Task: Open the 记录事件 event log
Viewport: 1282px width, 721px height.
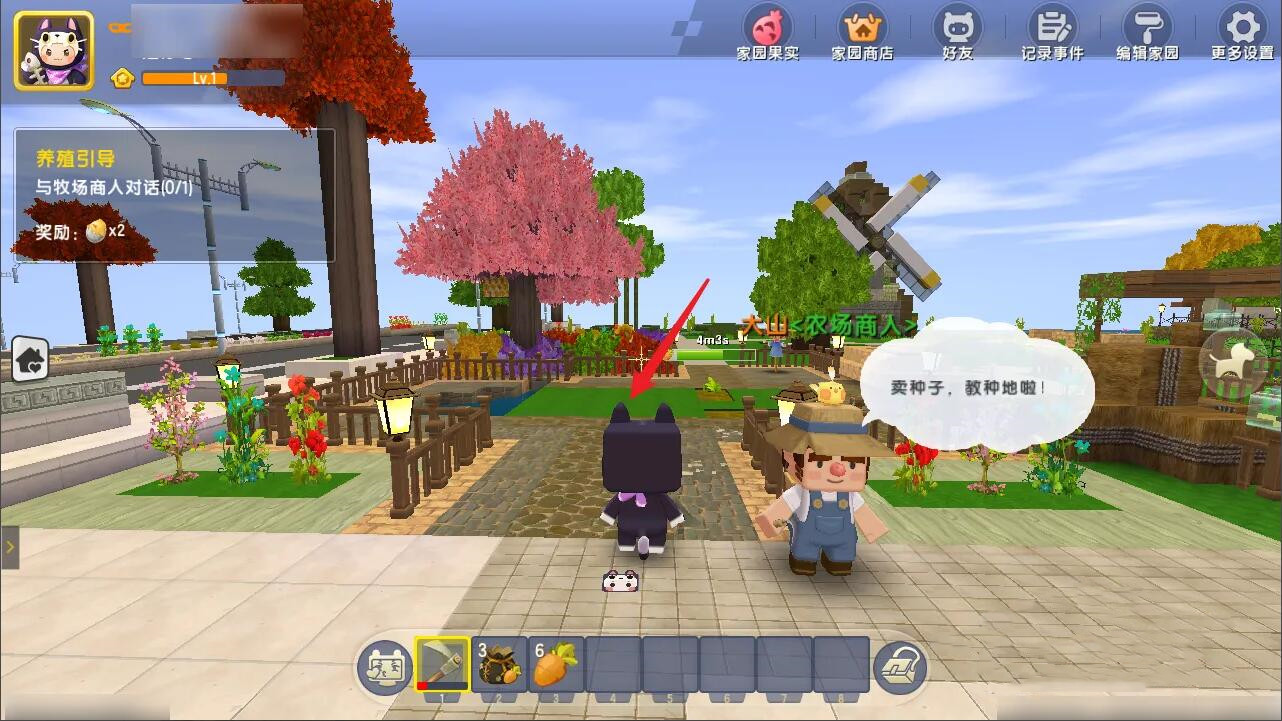Action: tap(1052, 33)
